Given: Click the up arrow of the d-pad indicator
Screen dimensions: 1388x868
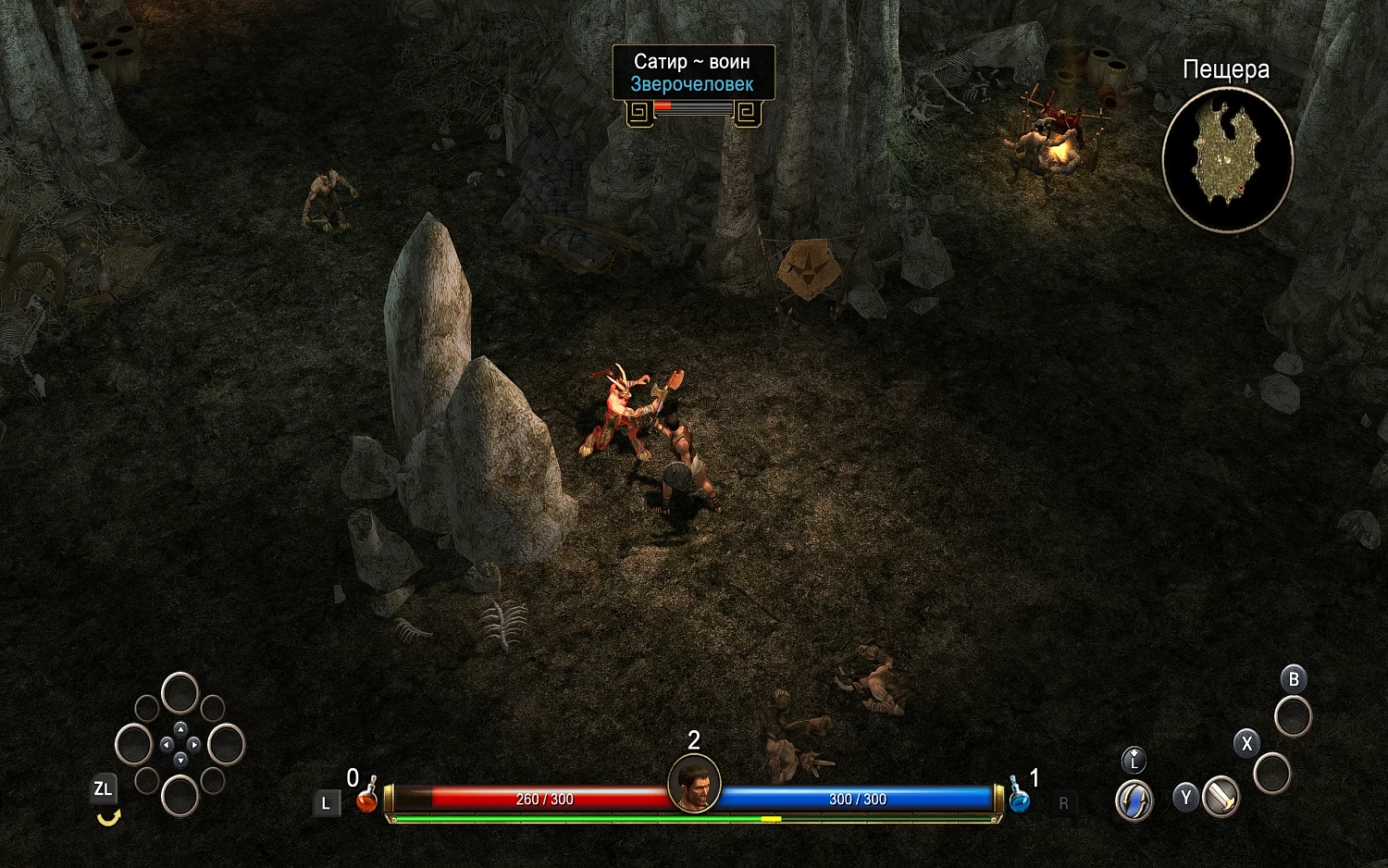Looking at the screenshot, I should [x=180, y=729].
